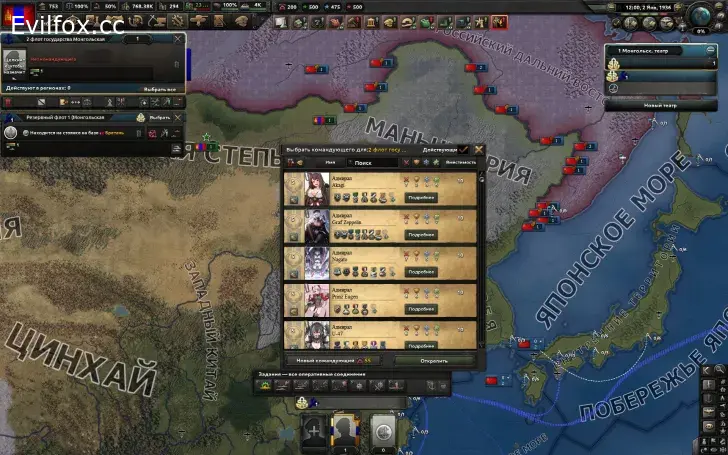This screenshot has width=728, height=455.
Task: Close the 2nd Mongolian fleet panel
Action: coord(179,39)
